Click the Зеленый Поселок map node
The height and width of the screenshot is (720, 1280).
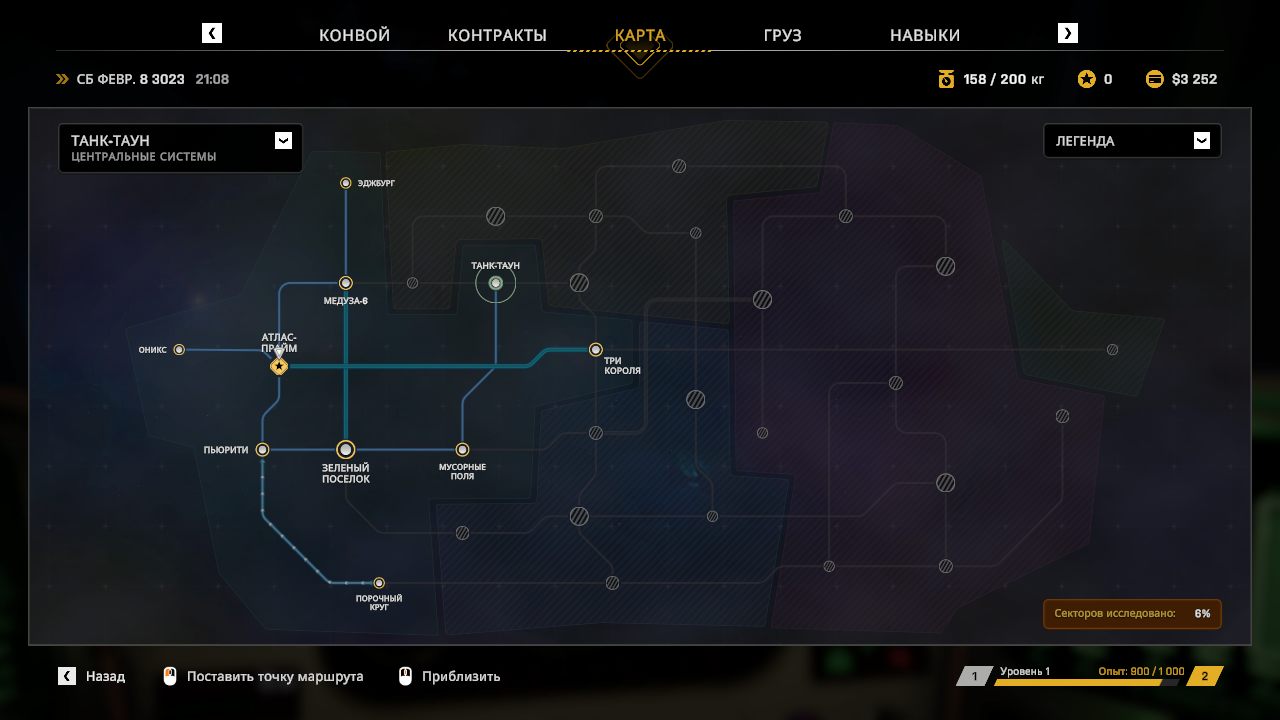coord(346,450)
